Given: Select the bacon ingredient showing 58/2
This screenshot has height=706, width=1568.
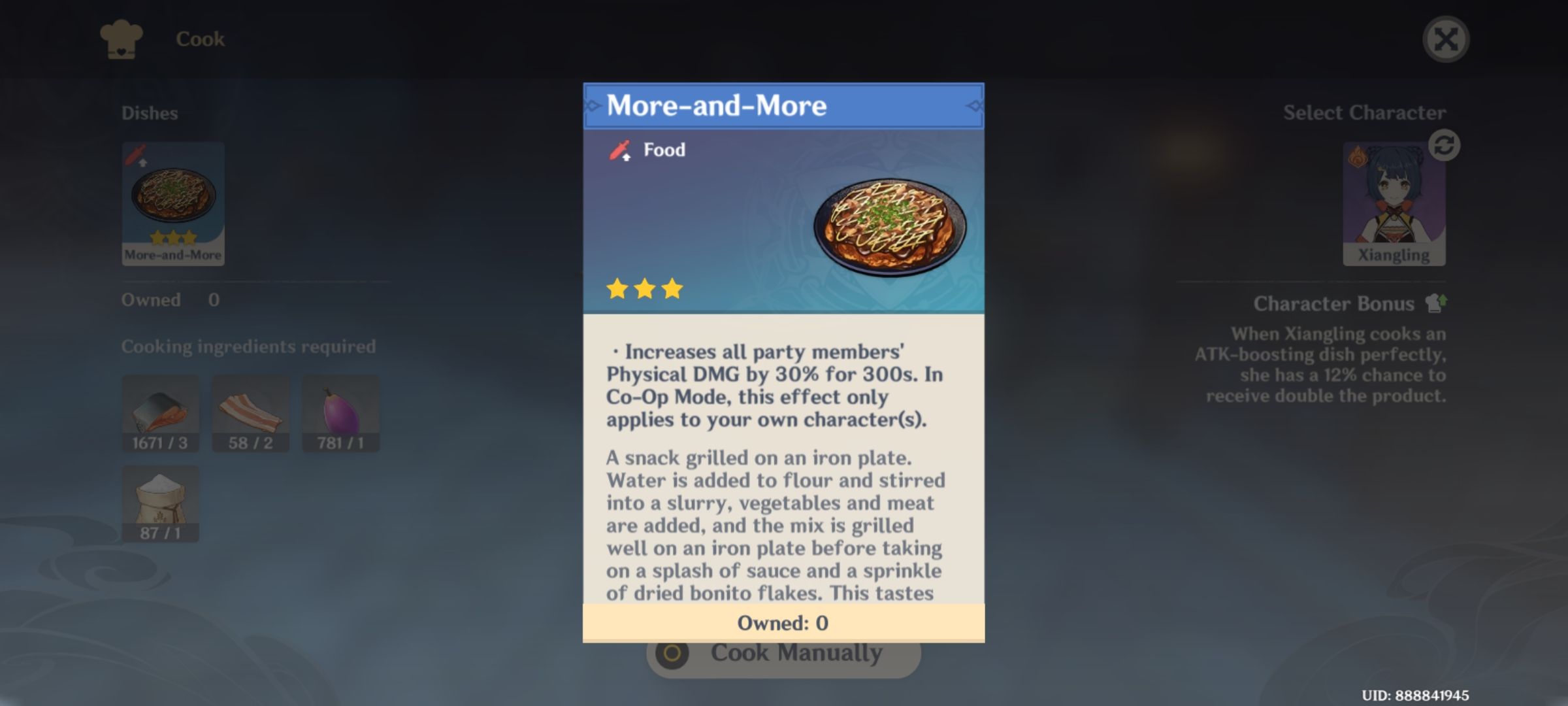Looking at the screenshot, I should click(x=250, y=412).
